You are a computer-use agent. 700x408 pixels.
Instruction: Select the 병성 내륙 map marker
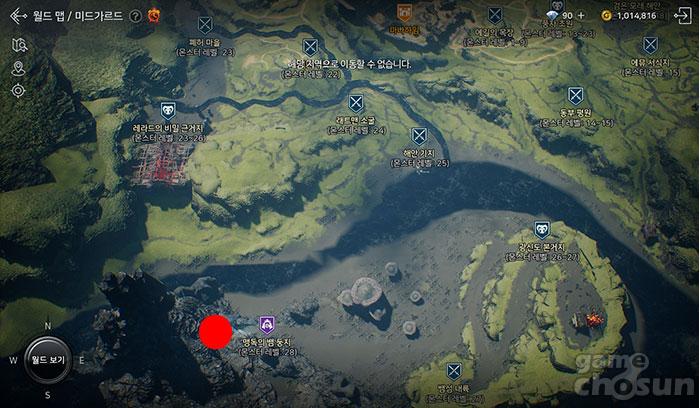(x=454, y=370)
